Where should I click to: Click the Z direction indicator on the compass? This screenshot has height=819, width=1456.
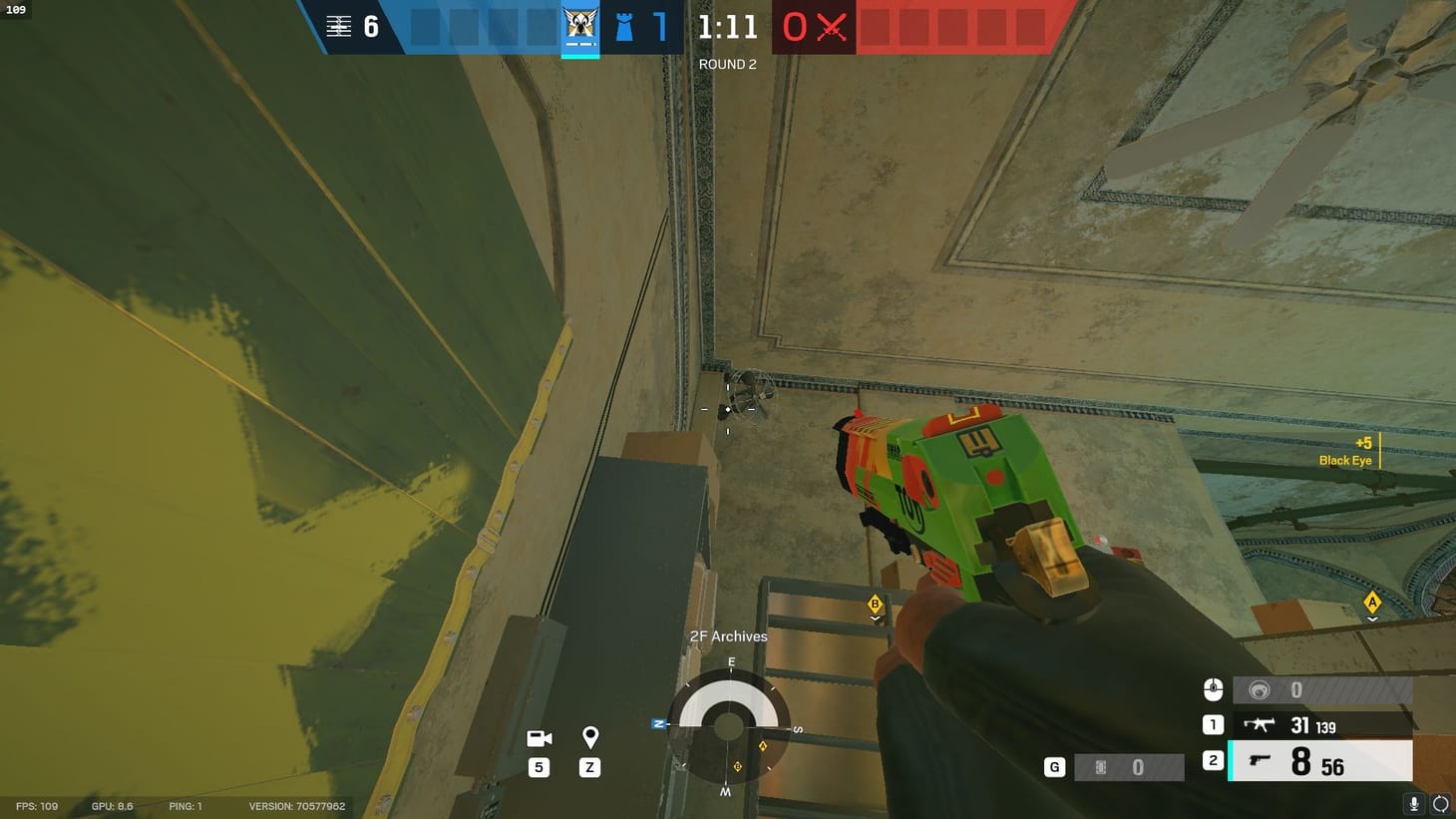tap(659, 723)
